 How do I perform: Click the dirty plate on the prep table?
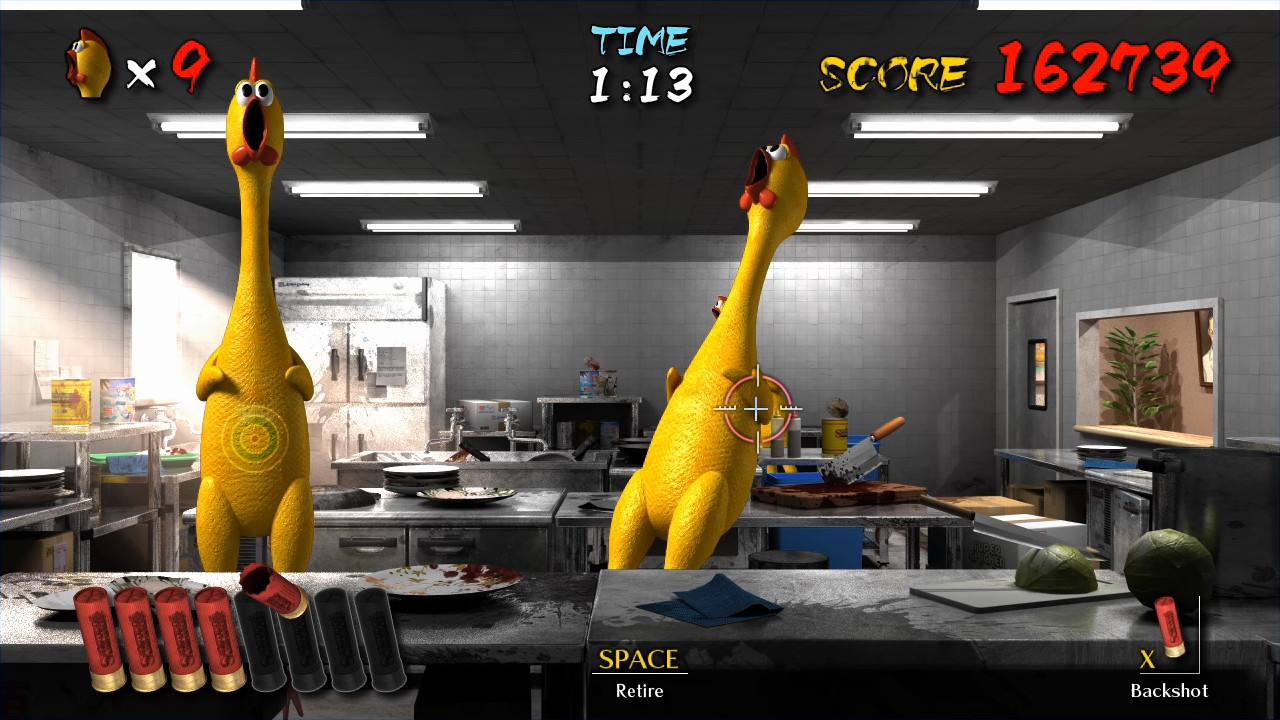465,490
